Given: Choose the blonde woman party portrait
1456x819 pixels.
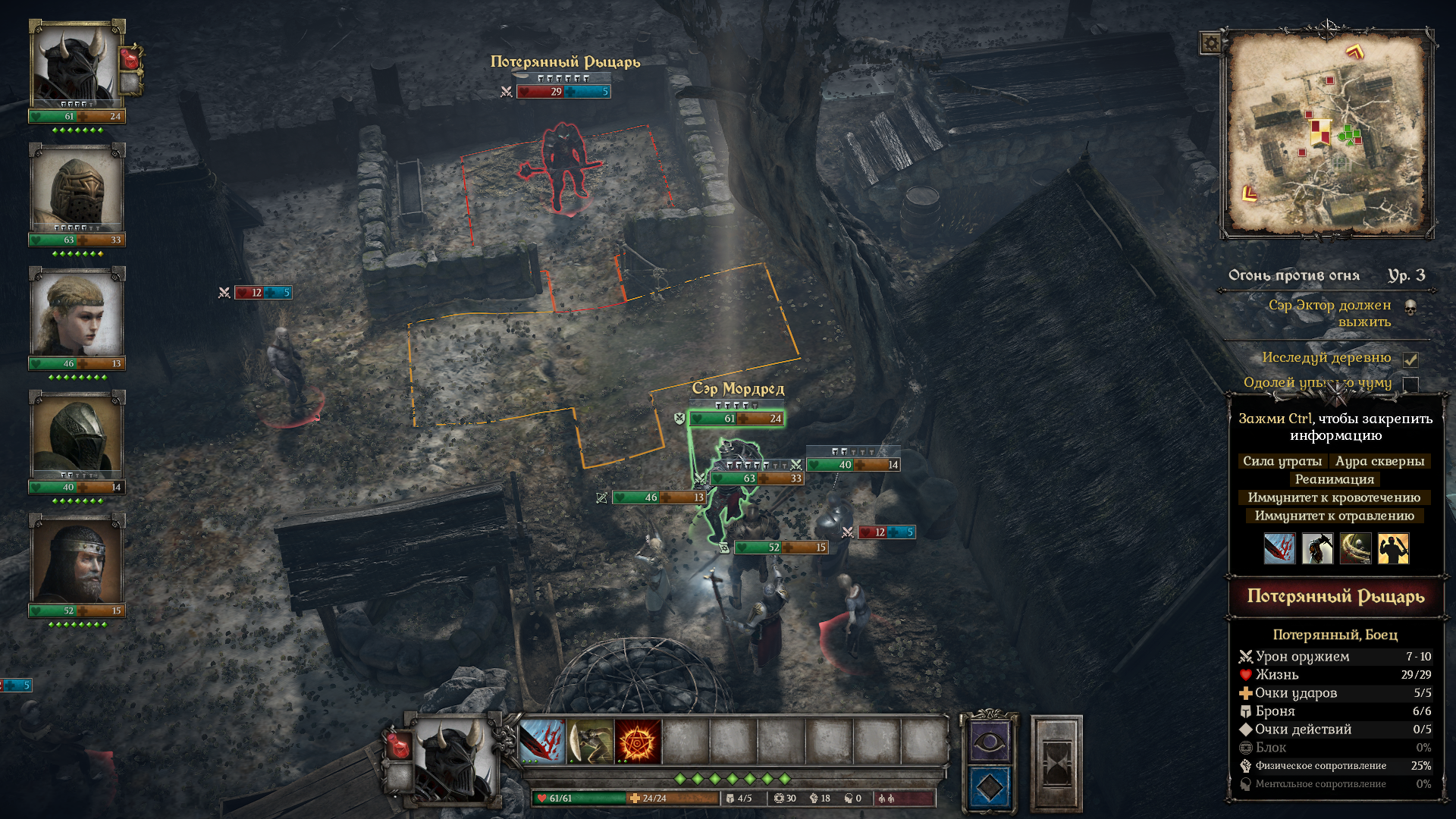Looking at the screenshot, I should click(76, 313).
